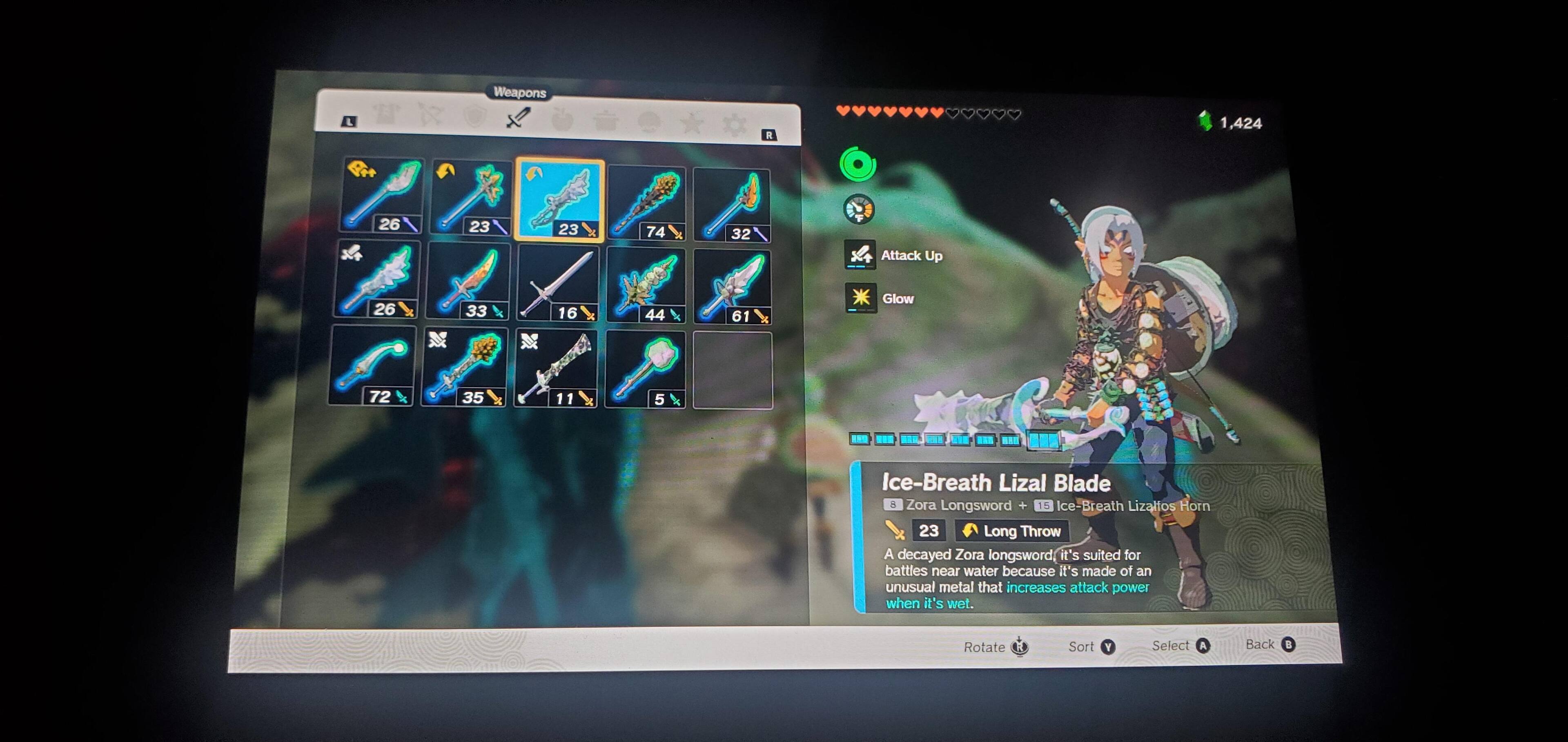Select the white-bladed weapon with 61 attack
This screenshot has height=742, width=1568.
(732, 287)
